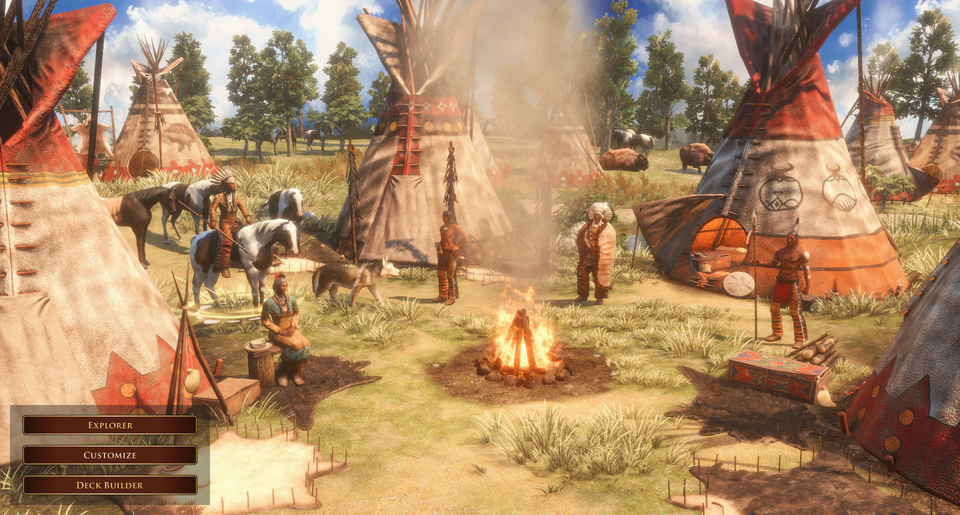
Task: Open the Deck Builder
Action: tap(110, 485)
